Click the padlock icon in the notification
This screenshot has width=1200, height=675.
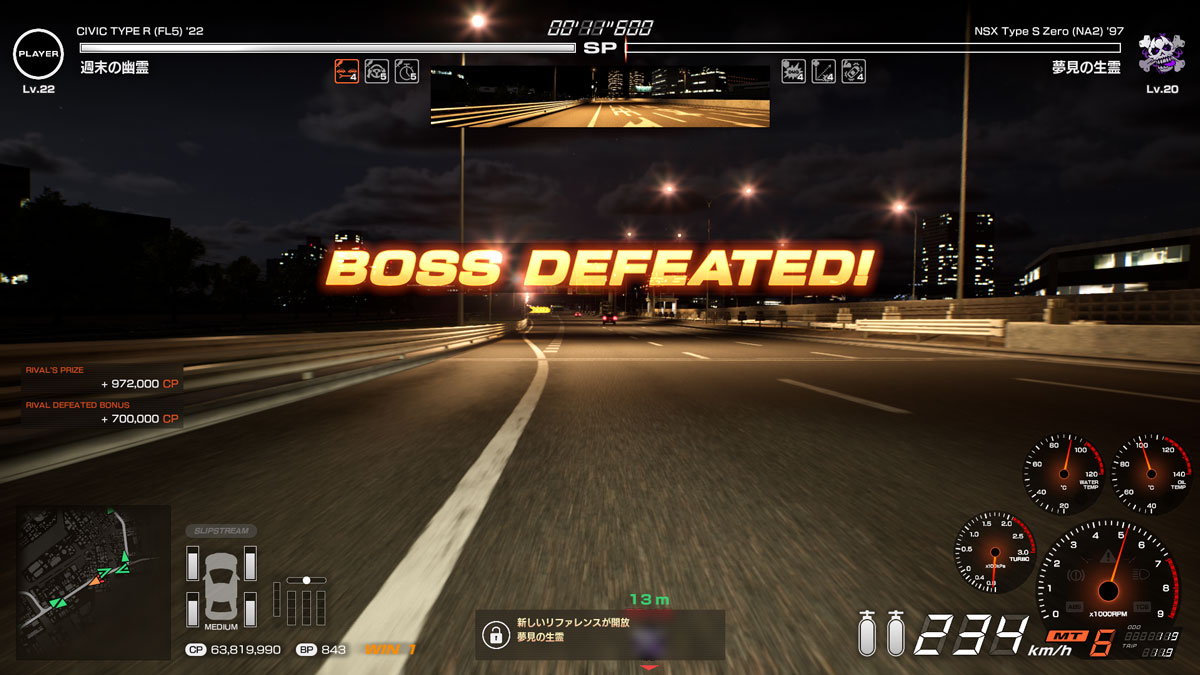[x=494, y=635]
